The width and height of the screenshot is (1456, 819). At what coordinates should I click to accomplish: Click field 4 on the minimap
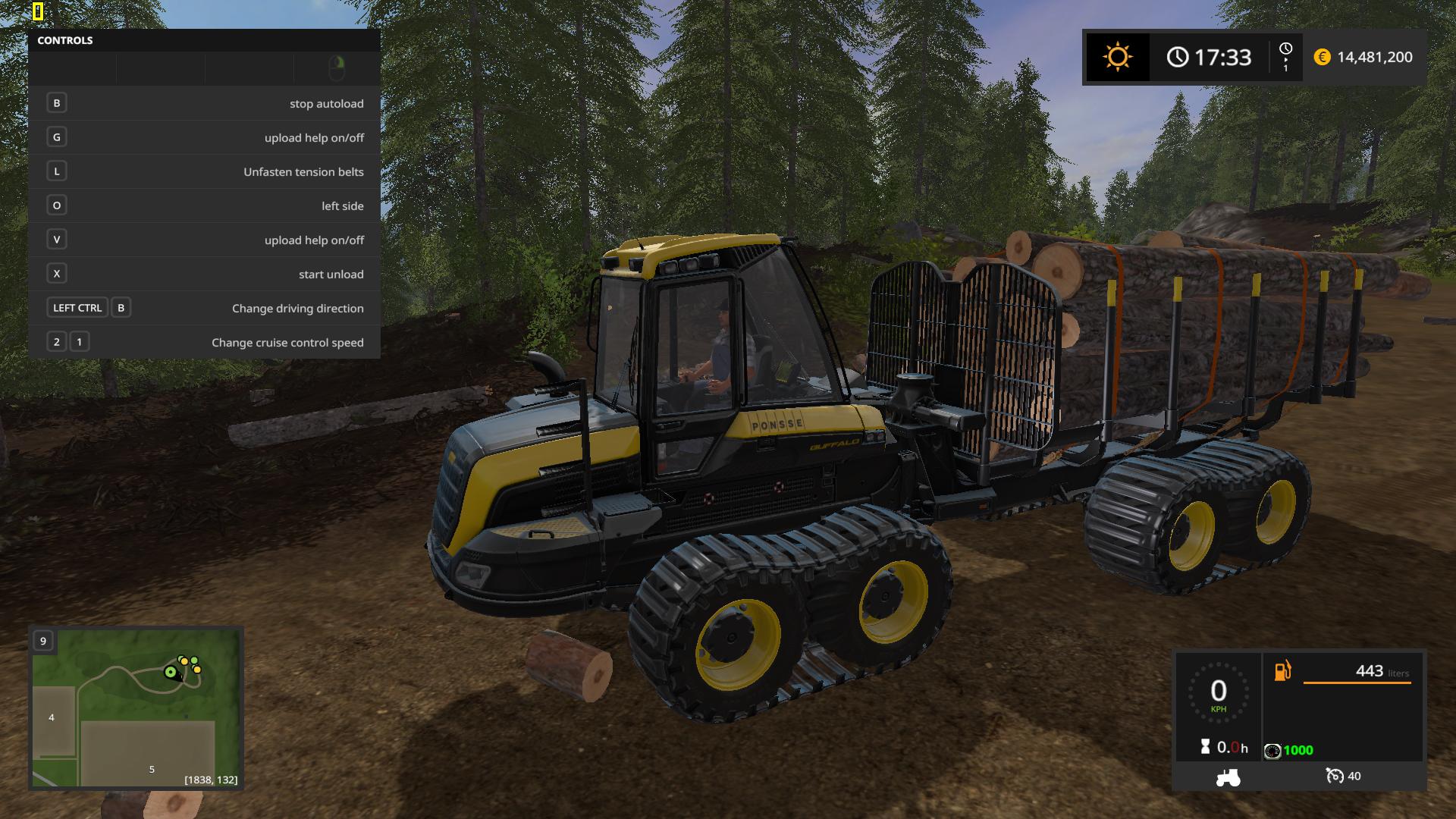click(52, 717)
